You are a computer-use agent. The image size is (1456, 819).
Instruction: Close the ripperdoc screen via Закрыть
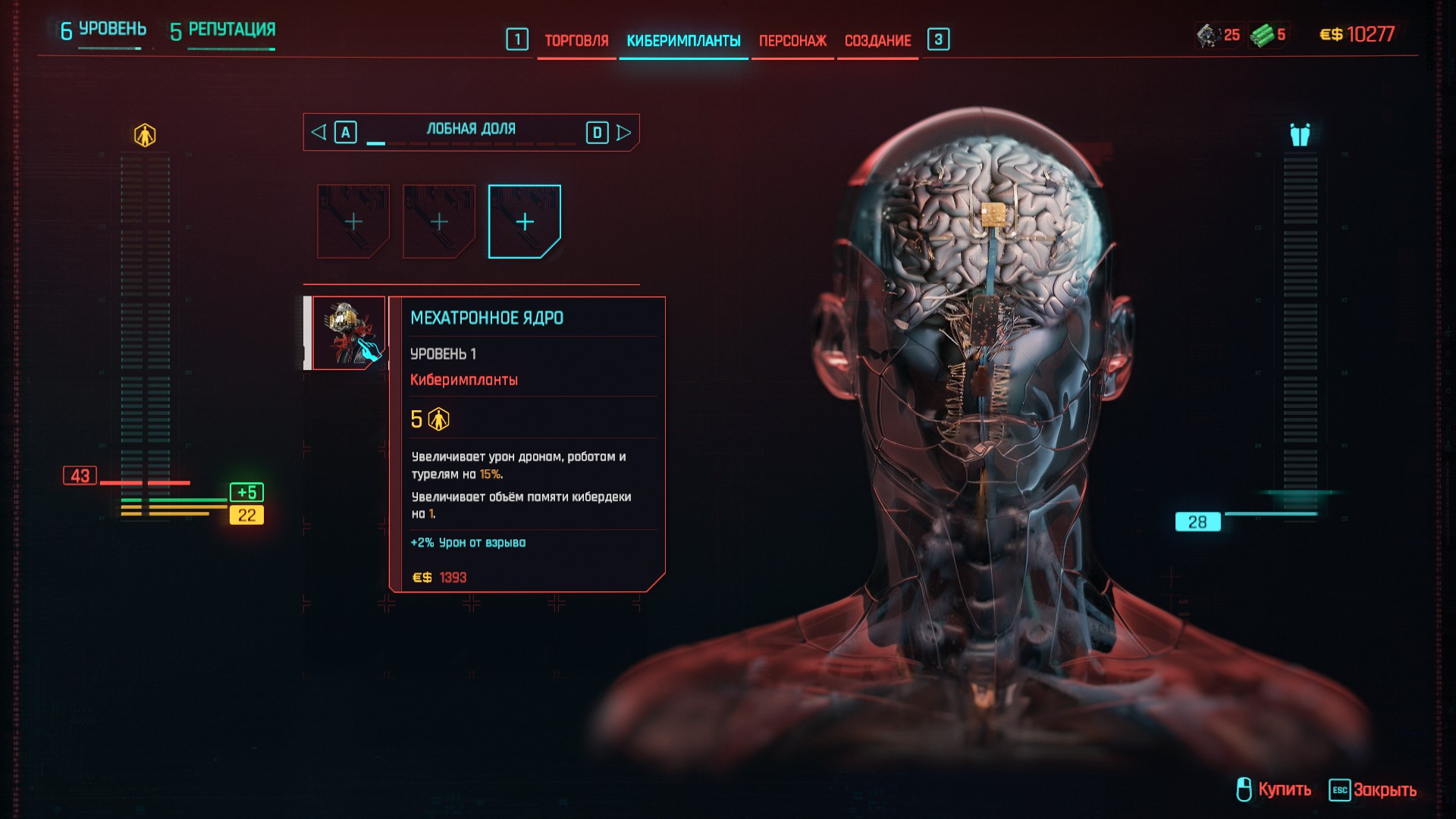click(1373, 789)
